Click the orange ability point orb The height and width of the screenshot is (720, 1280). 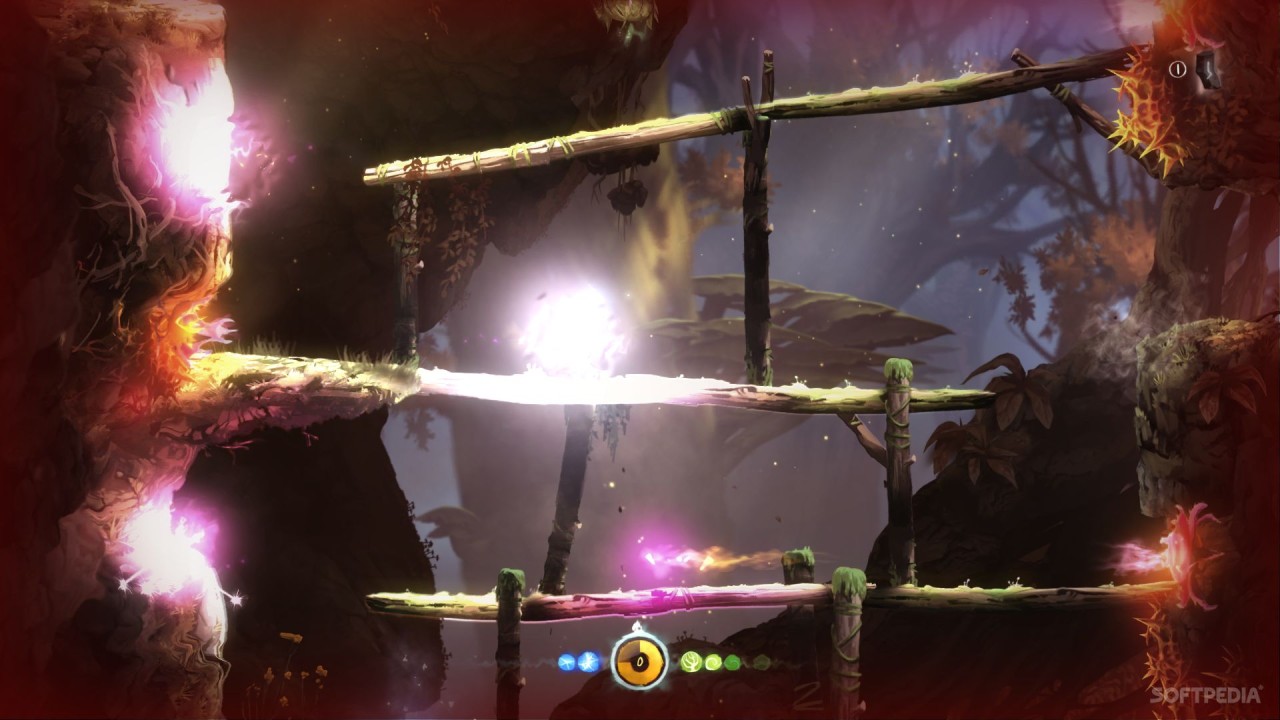[x=640, y=661]
